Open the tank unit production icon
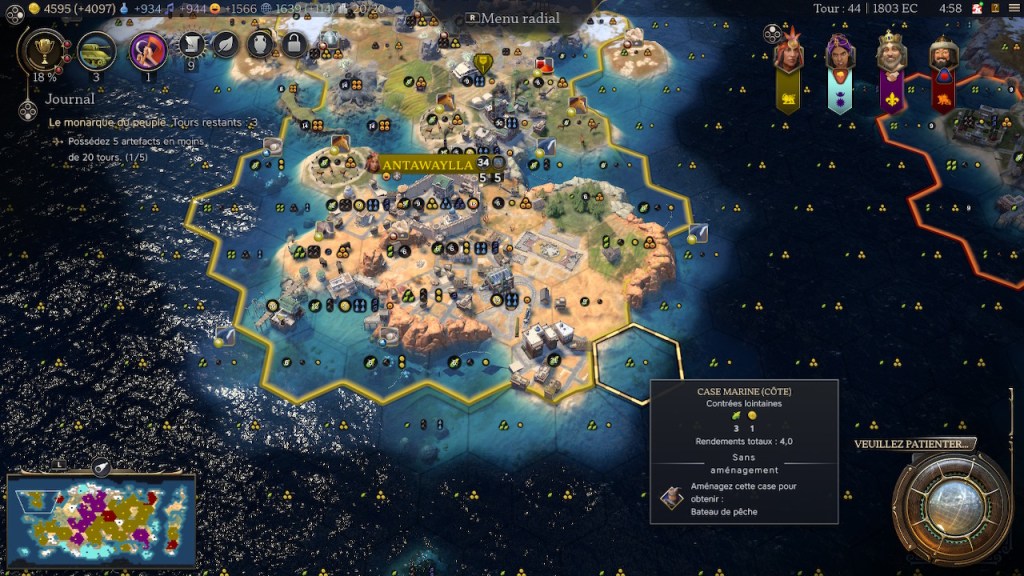Screen dimensions: 1024x576 [x=97, y=49]
